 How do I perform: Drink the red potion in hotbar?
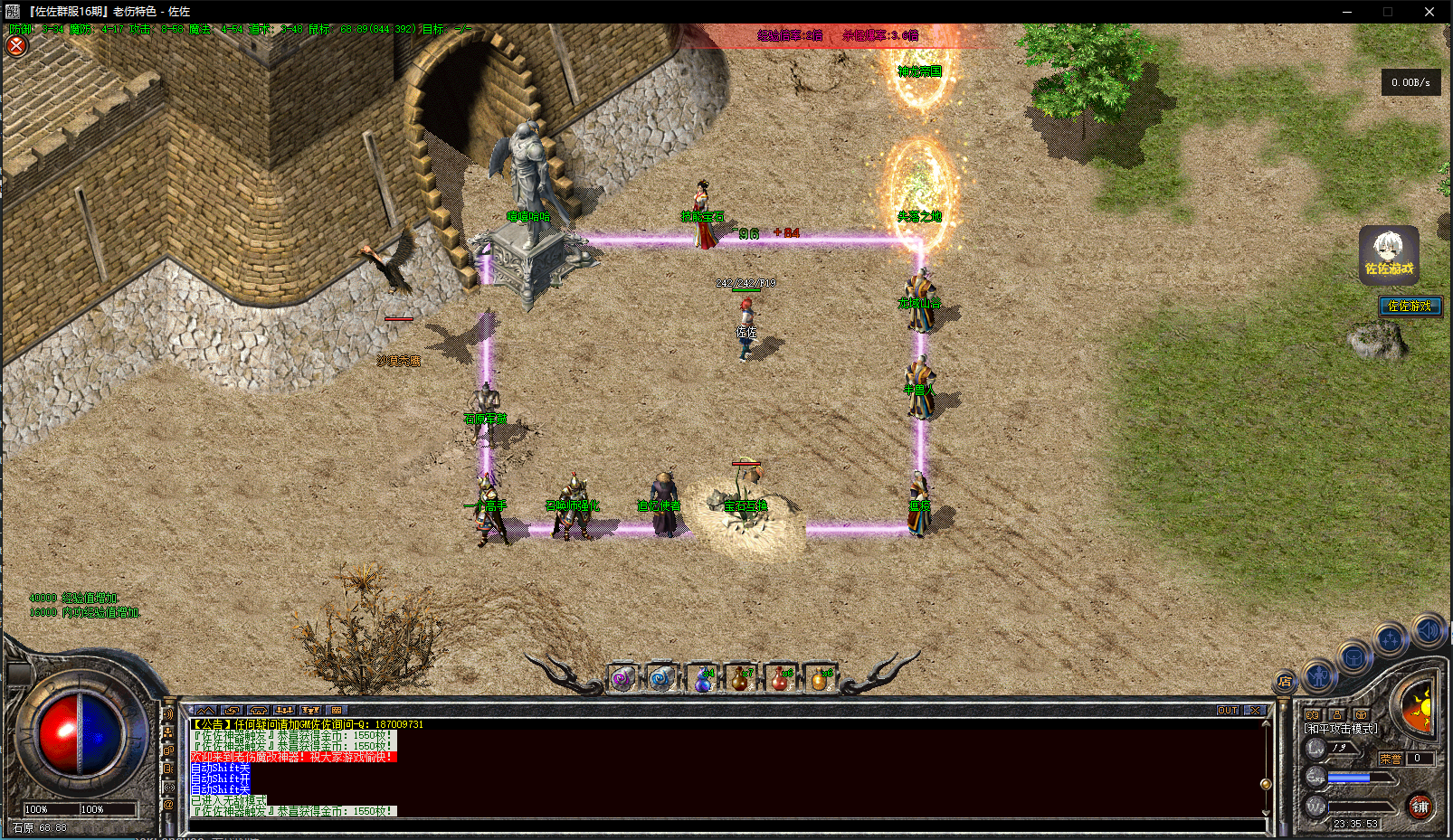pos(780,680)
